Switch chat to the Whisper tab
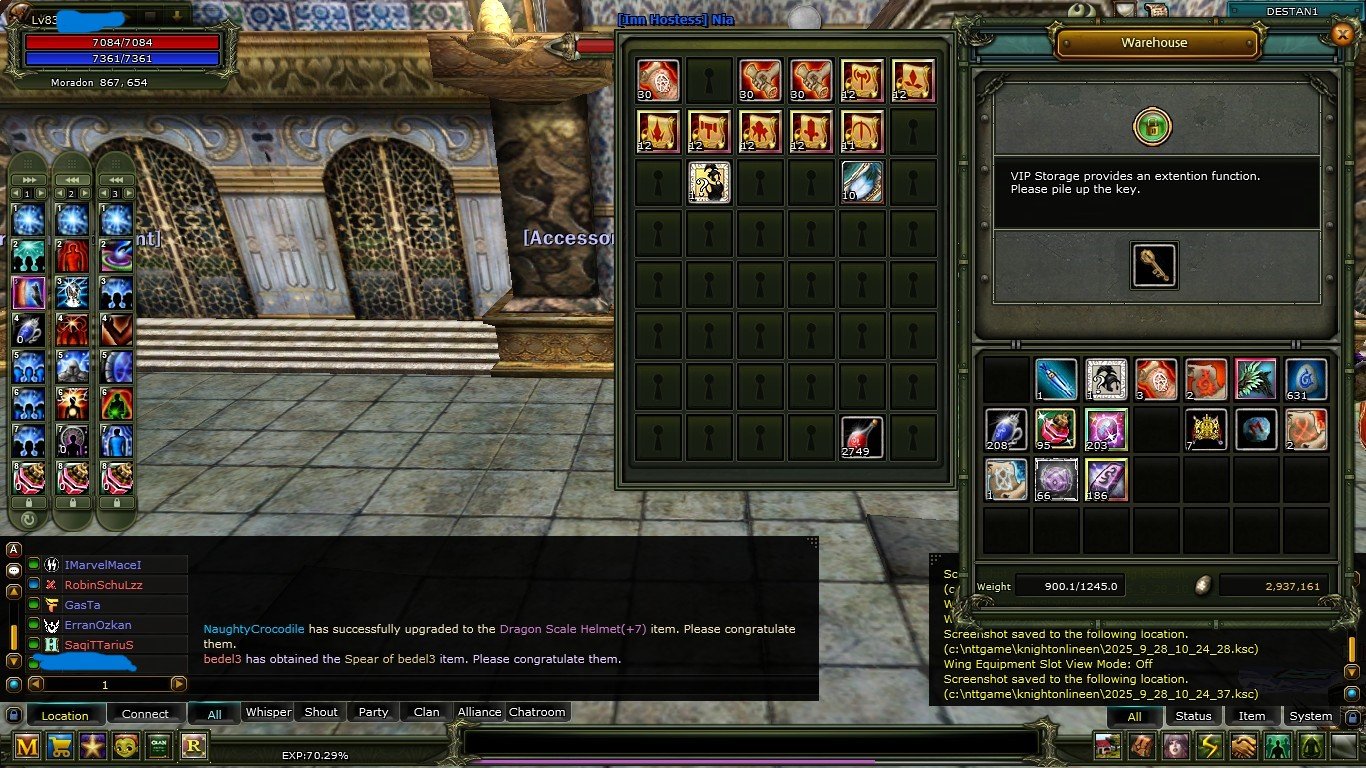Viewport: 1366px width, 768px height. 268,712
